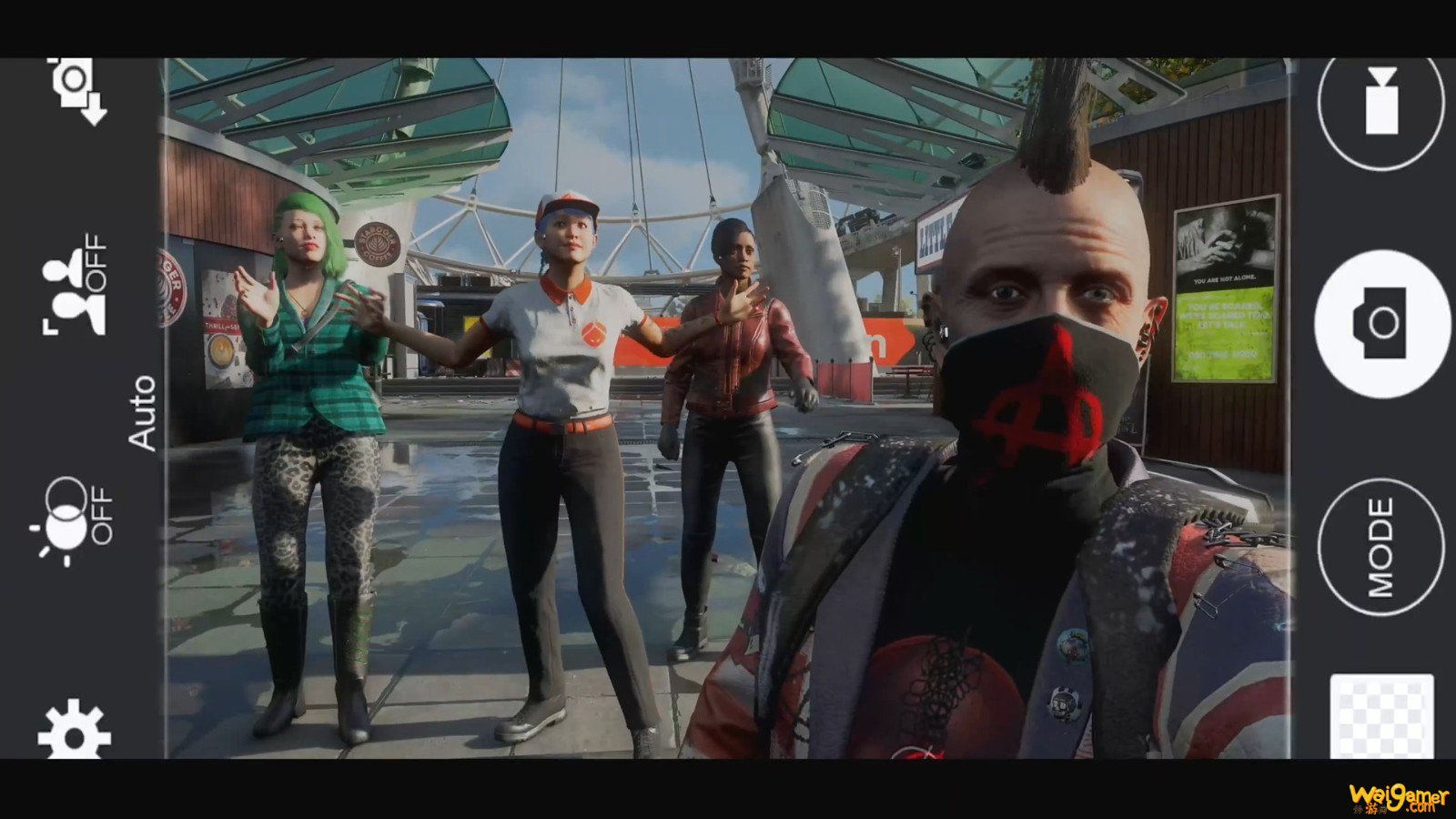
Task: Flip the camera with the switch icon
Action: point(76,89)
